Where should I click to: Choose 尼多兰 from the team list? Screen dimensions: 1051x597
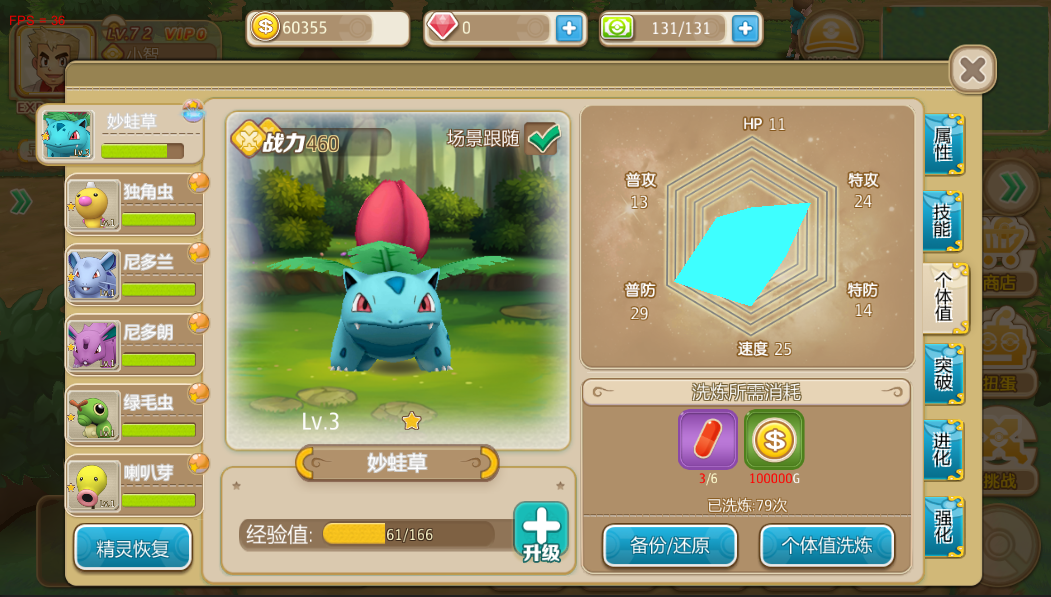(x=135, y=275)
